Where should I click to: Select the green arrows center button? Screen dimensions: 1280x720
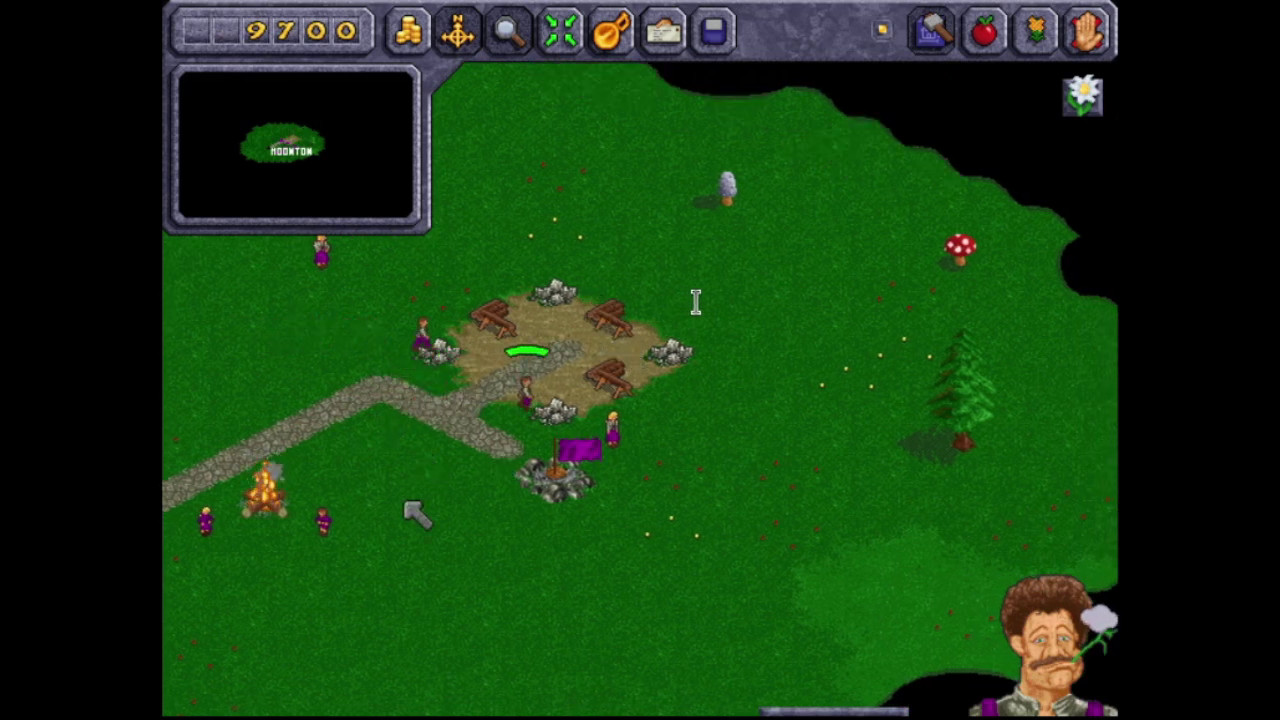pyautogui.click(x=560, y=31)
